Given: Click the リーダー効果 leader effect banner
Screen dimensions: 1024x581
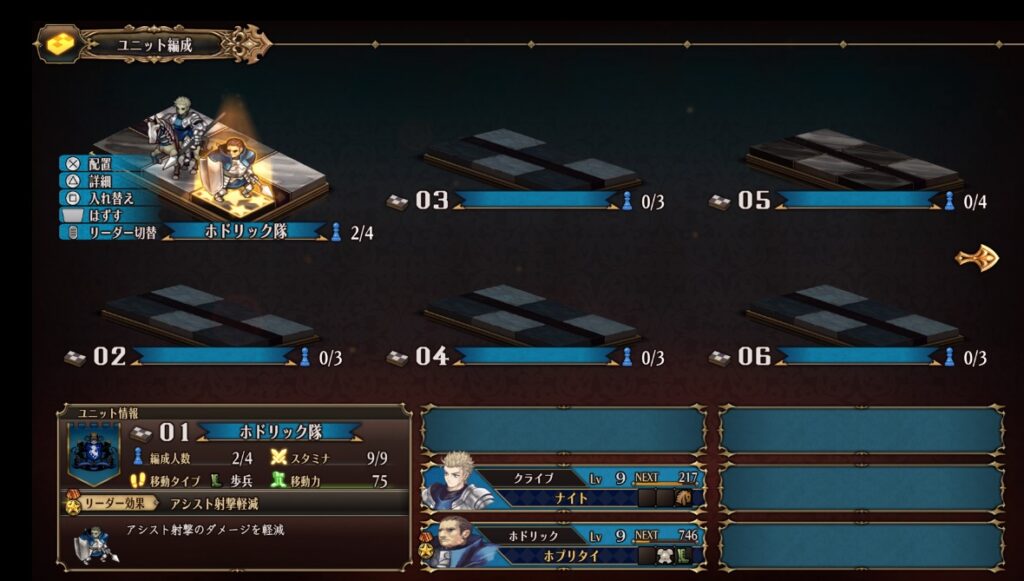Looking at the screenshot, I should tap(108, 503).
